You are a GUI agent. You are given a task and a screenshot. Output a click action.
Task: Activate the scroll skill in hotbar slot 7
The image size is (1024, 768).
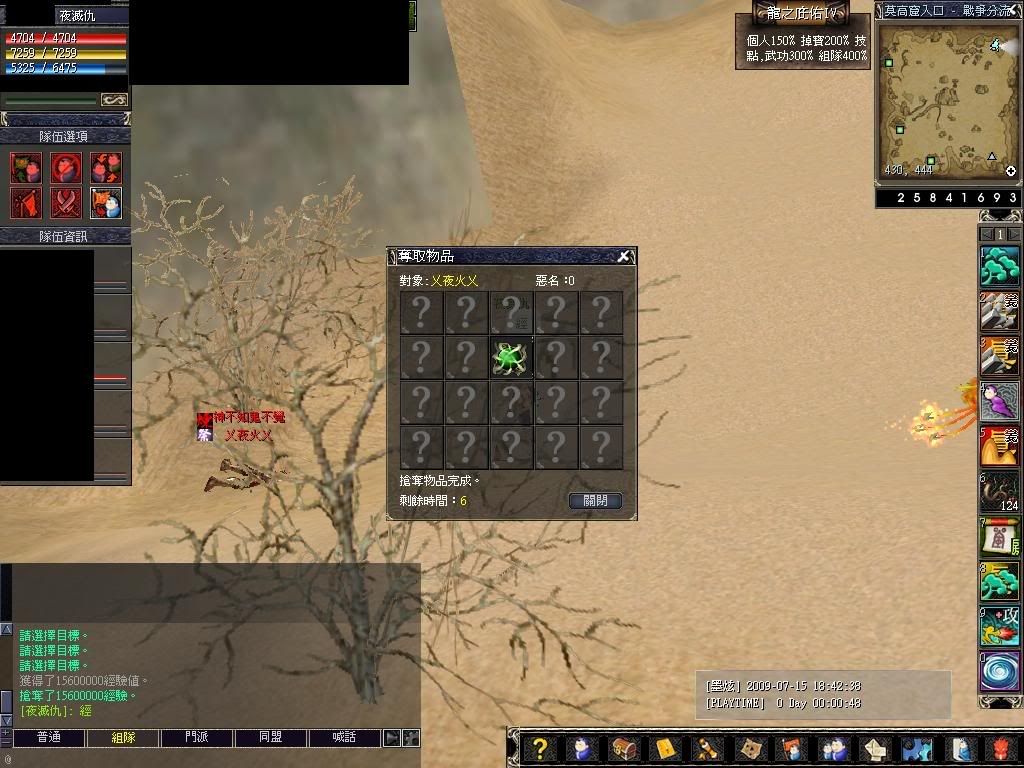[999, 537]
